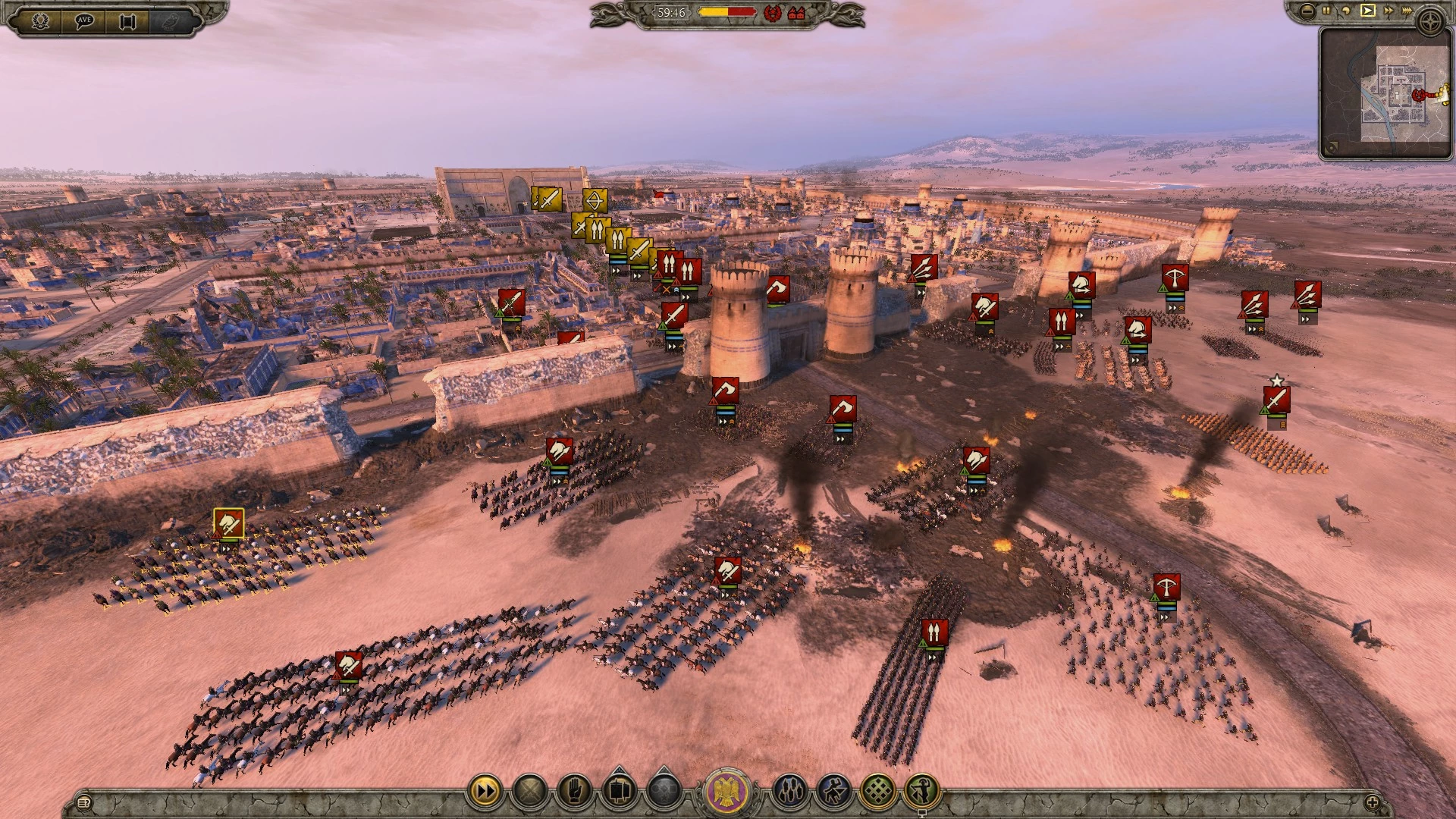The height and width of the screenshot is (819, 1456).
Task: Set double fast-forward battle speed
Action: coord(1389,11)
